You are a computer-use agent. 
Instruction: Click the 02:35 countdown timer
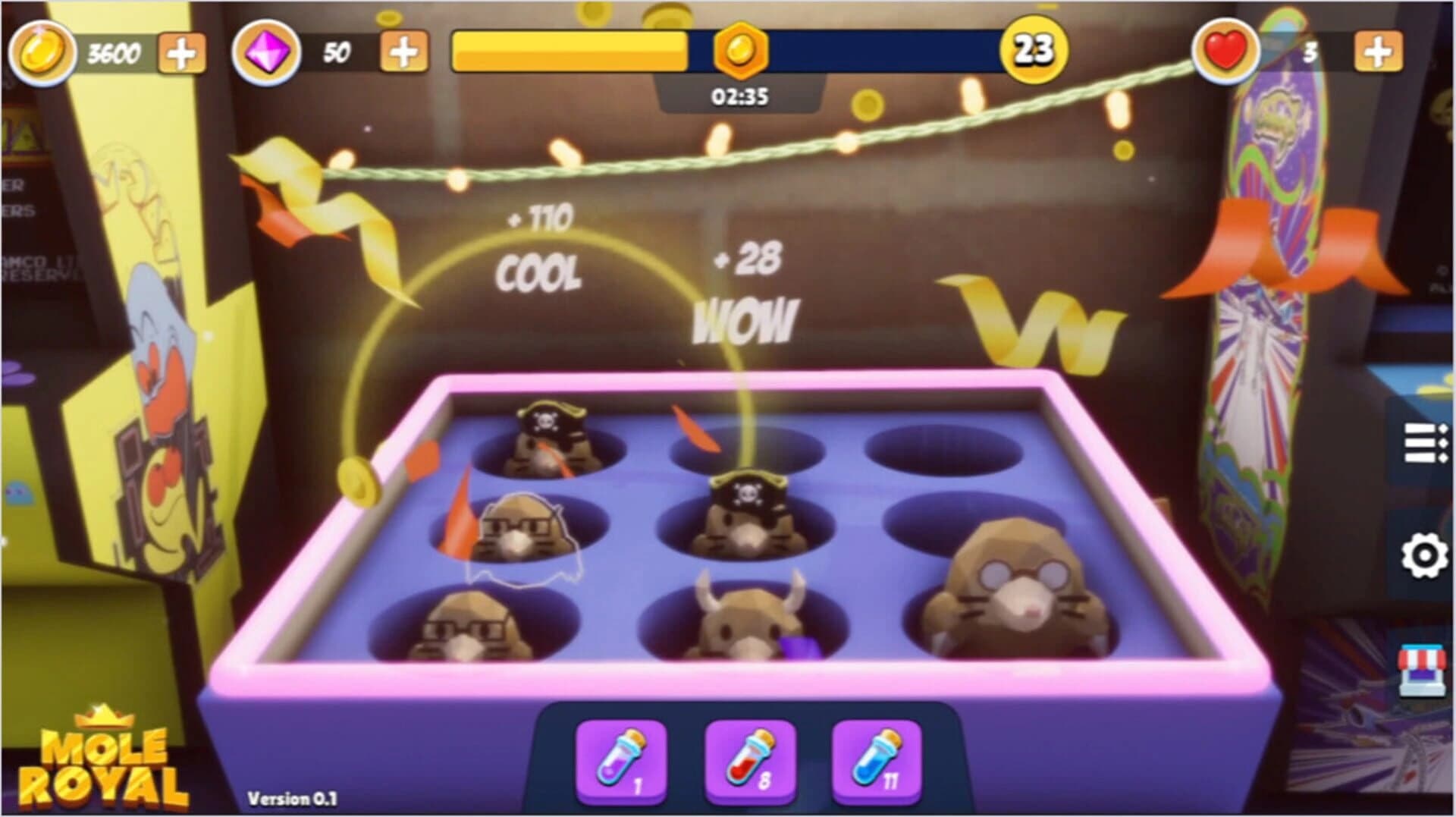coord(738,96)
